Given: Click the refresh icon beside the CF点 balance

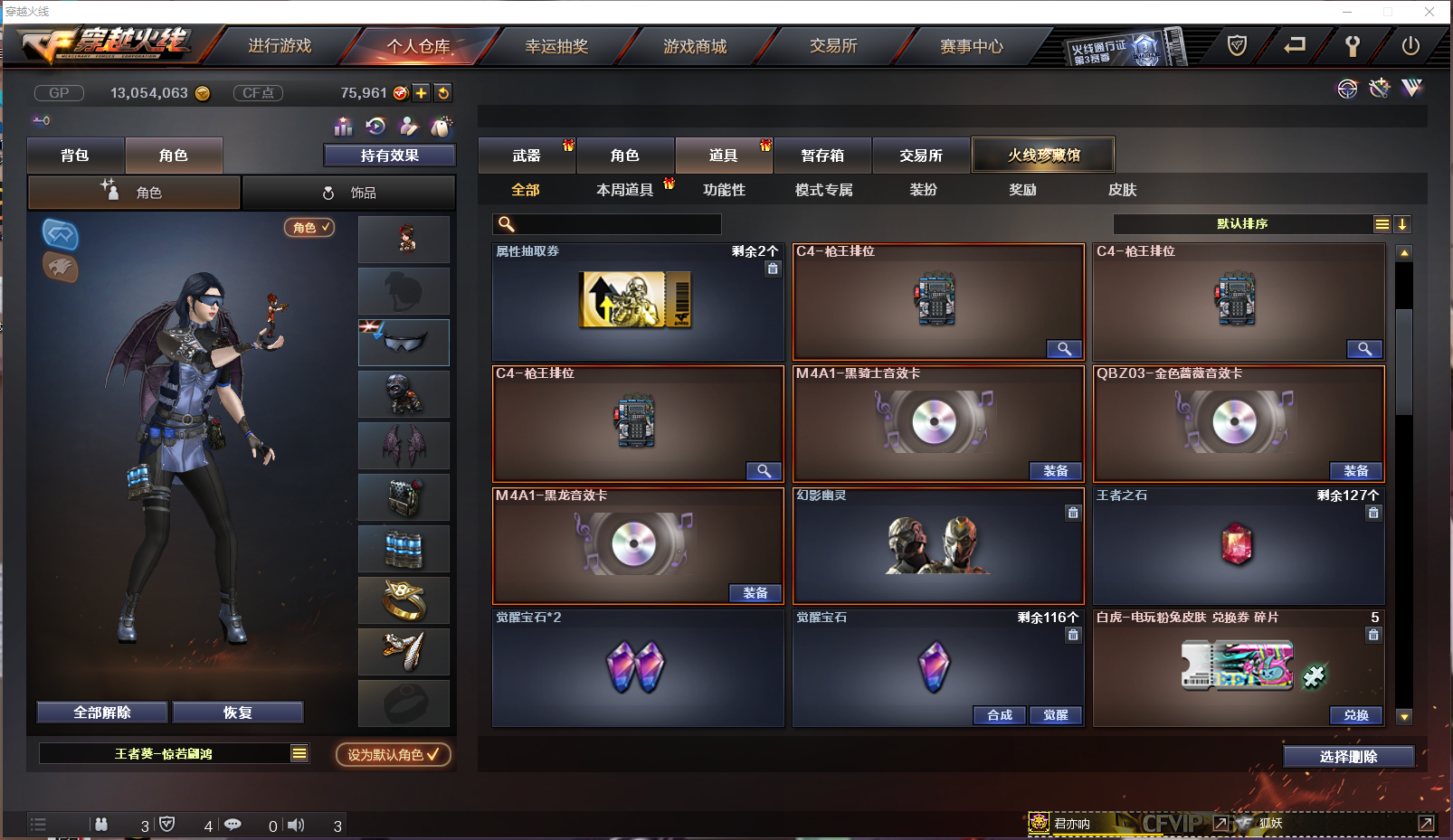Looking at the screenshot, I should pyautogui.click(x=443, y=92).
